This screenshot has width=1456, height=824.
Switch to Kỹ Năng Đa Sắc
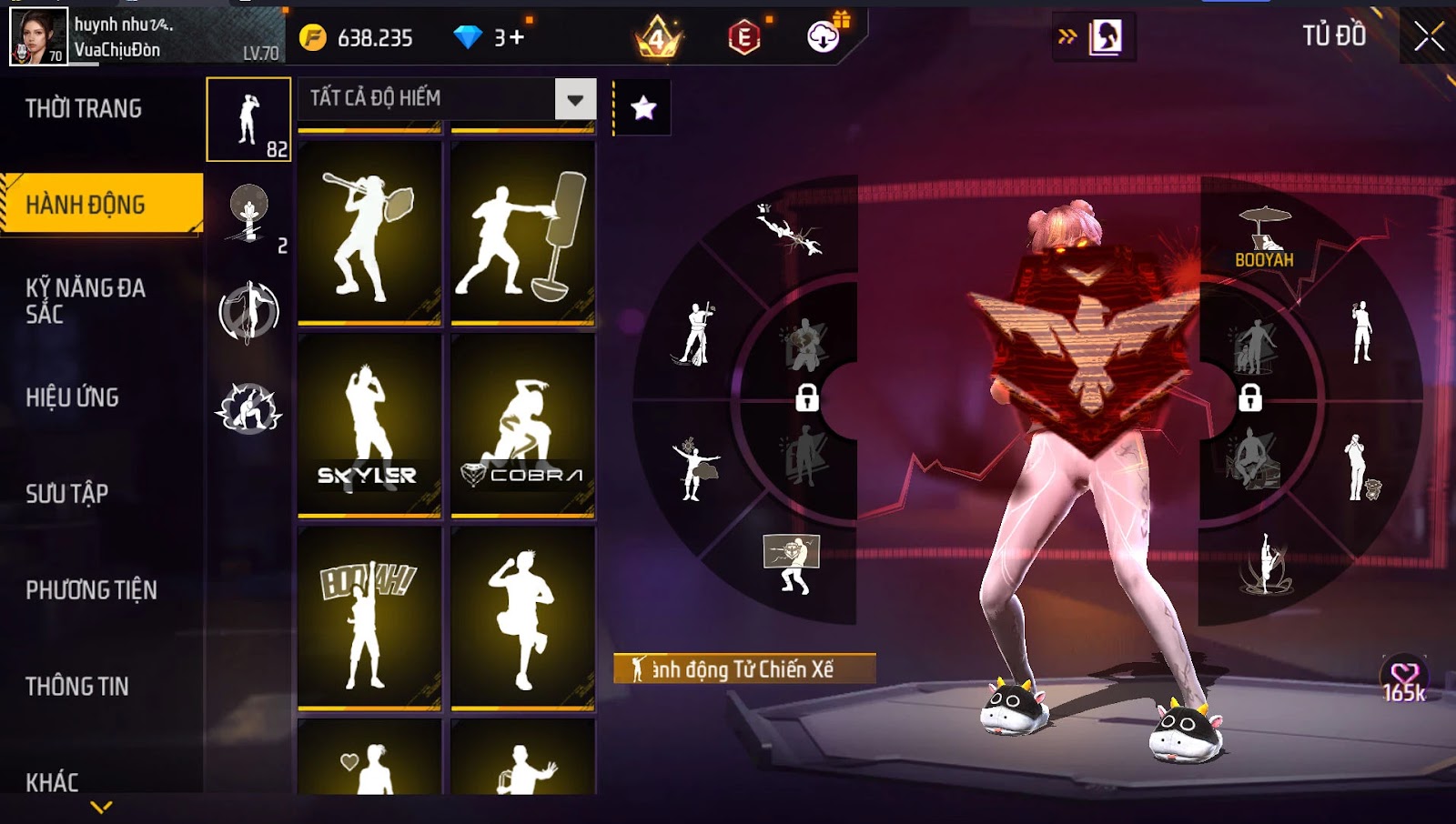pos(86,301)
